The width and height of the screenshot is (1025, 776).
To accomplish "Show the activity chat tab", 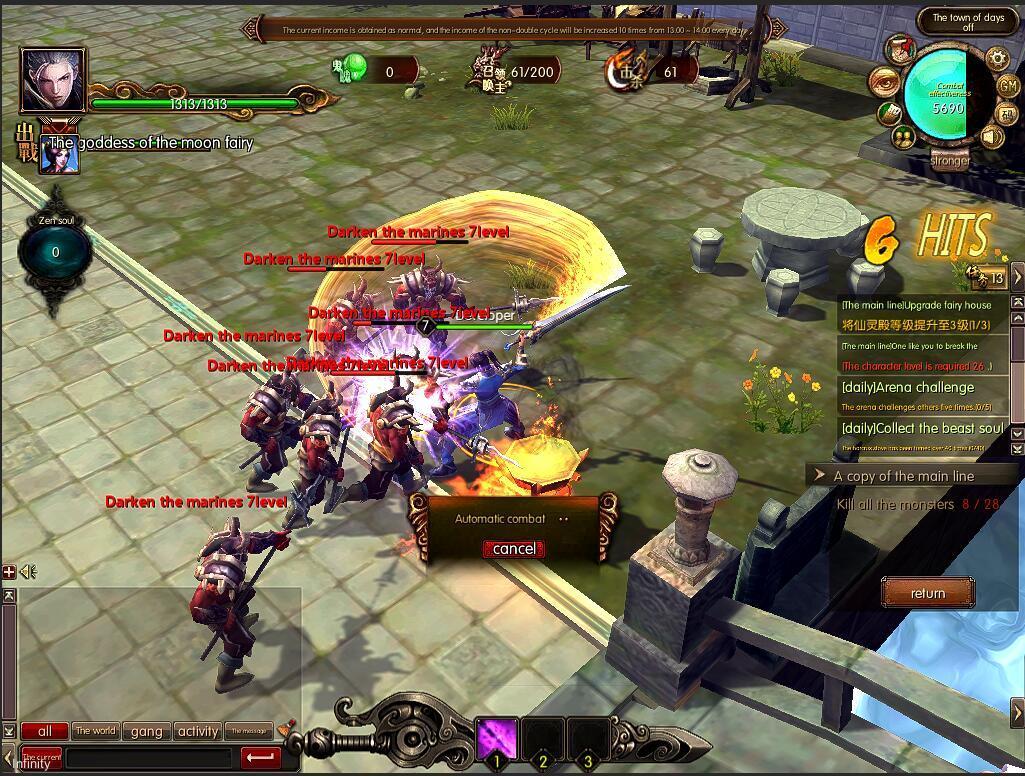I will click(x=198, y=731).
